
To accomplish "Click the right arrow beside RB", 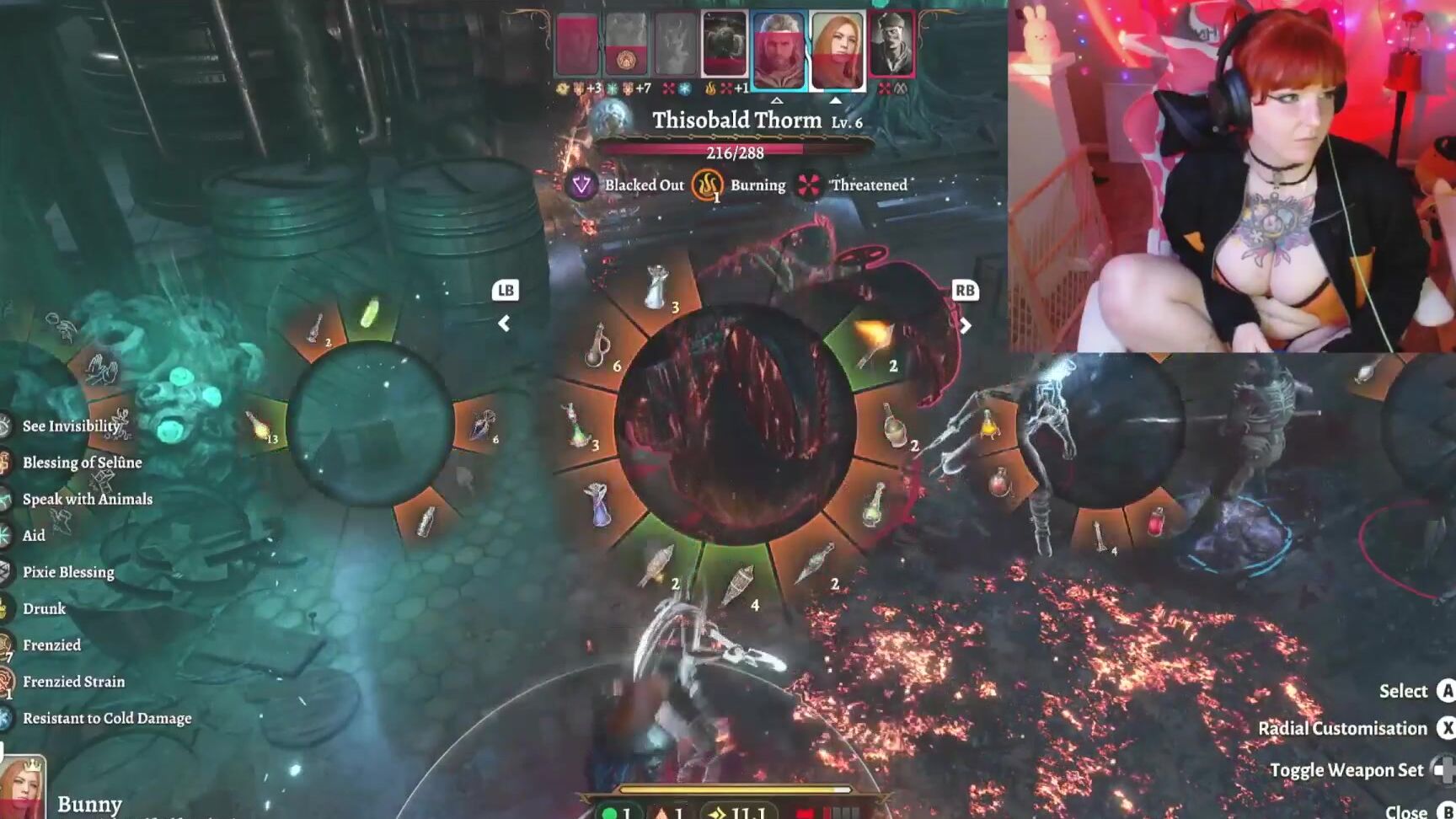I will [x=965, y=325].
